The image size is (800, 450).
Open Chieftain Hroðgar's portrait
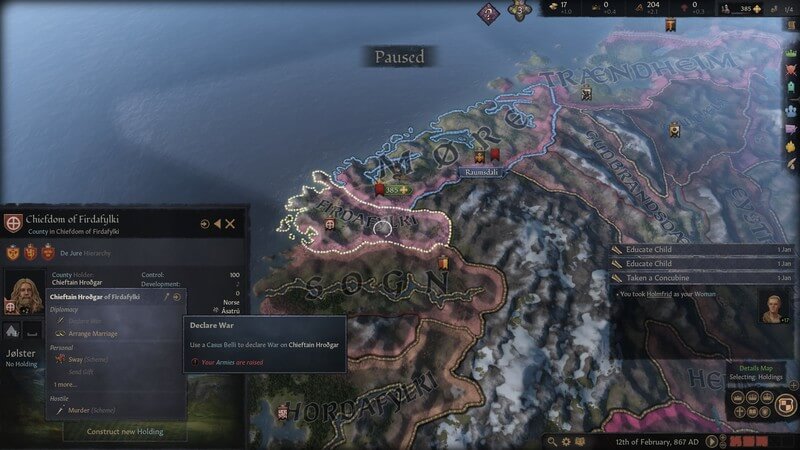pos(22,291)
